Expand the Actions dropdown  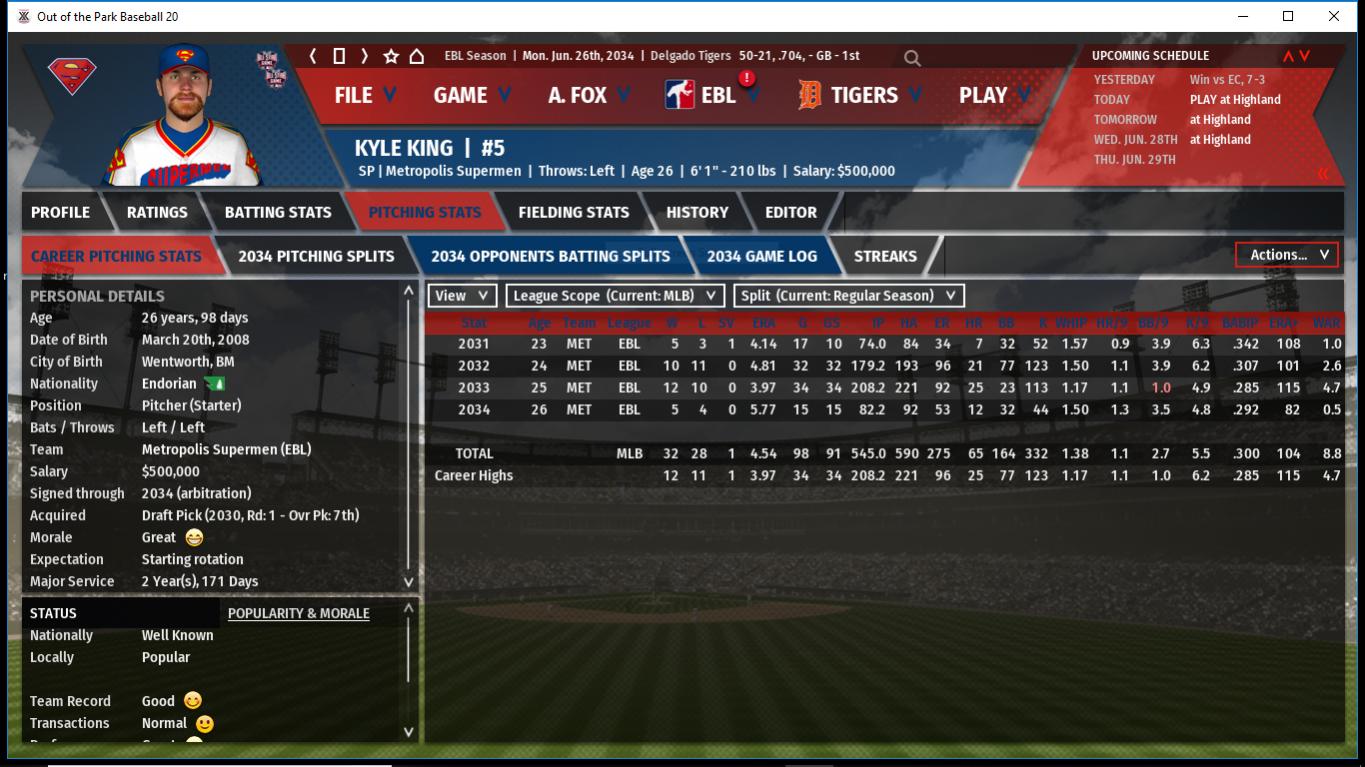pos(1288,255)
